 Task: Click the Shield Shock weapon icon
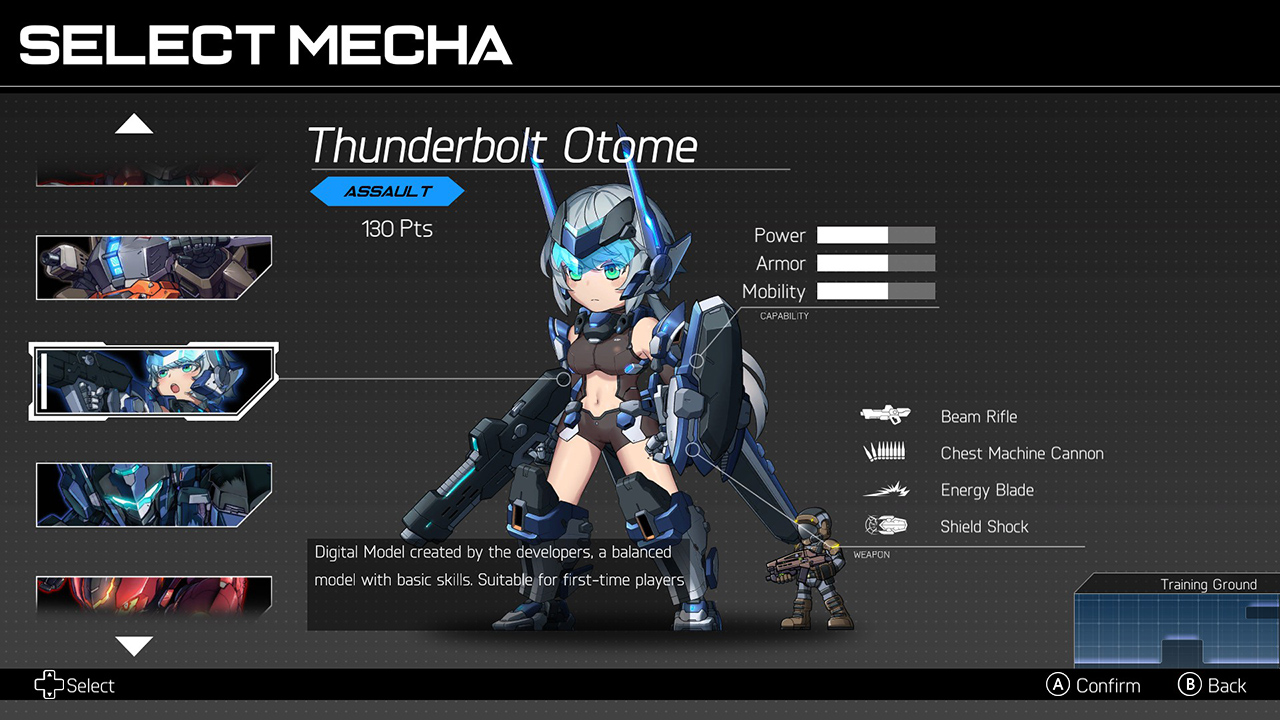click(x=886, y=524)
